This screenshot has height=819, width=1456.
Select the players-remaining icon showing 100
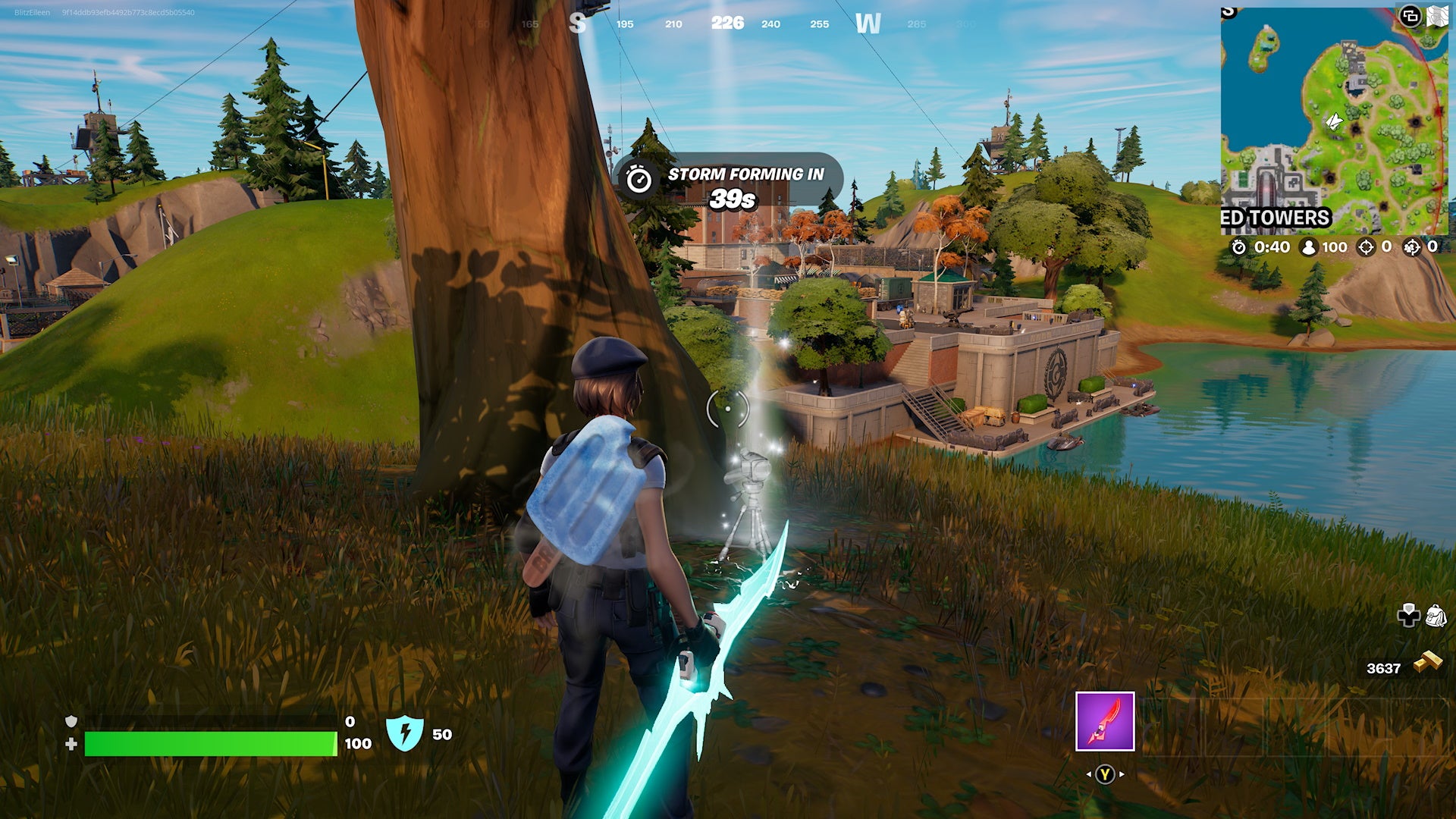[x=1309, y=247]
